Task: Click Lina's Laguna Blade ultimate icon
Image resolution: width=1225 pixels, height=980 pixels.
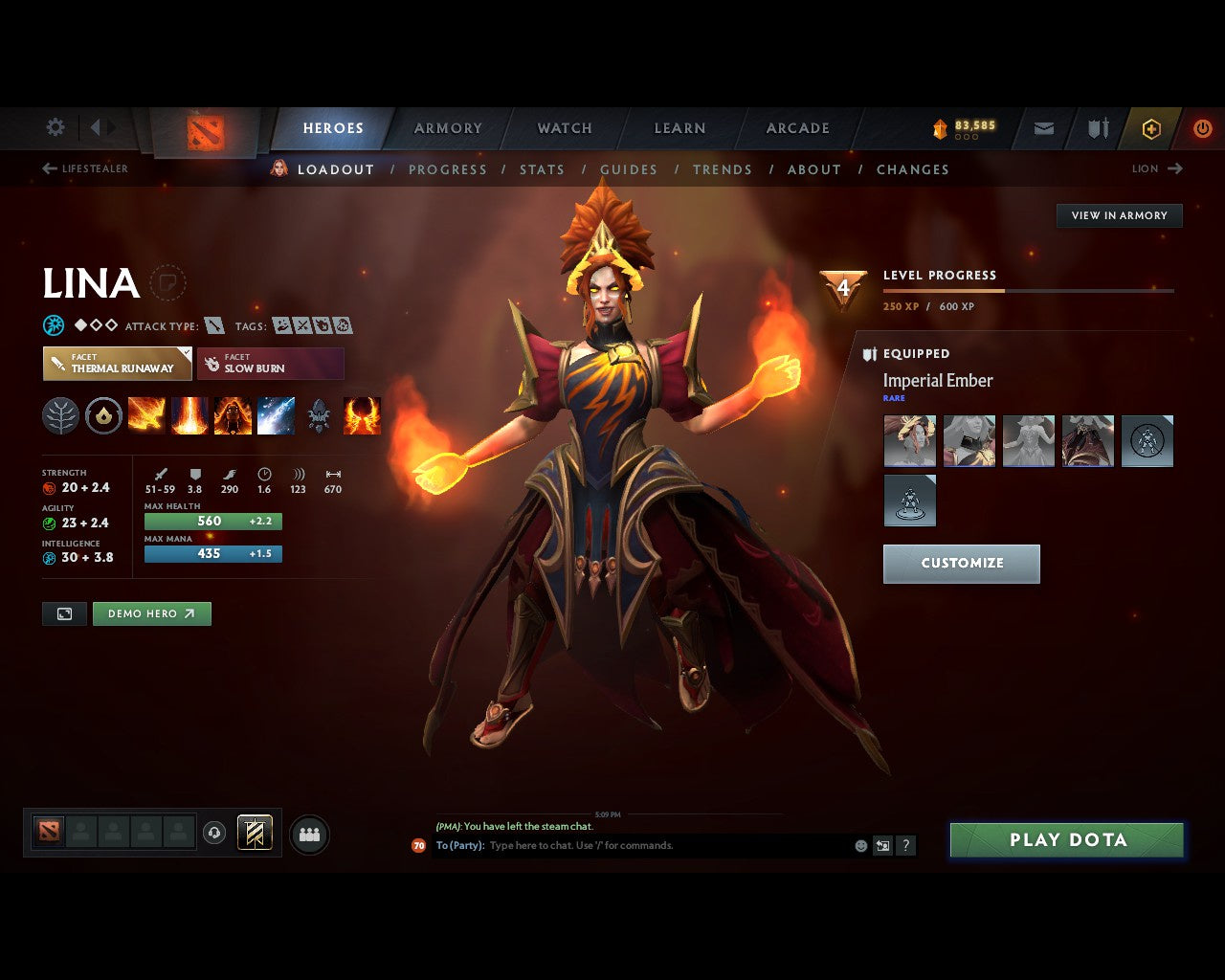Action: (276, 415)
